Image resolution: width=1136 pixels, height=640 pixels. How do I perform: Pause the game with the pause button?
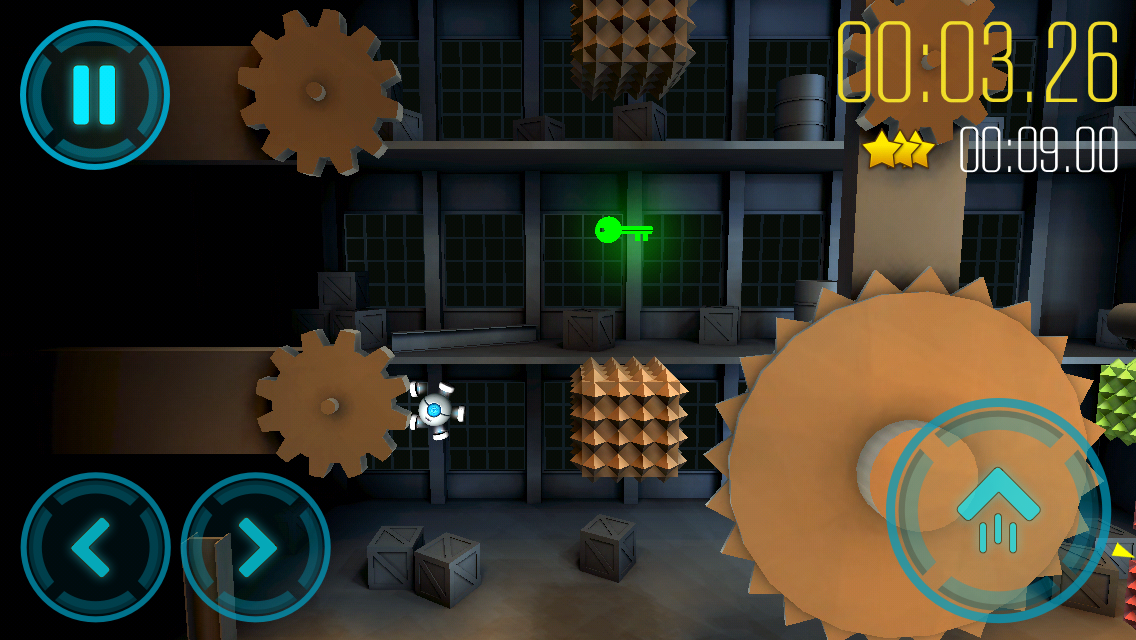pyautogui.click(x=95, y=95)
